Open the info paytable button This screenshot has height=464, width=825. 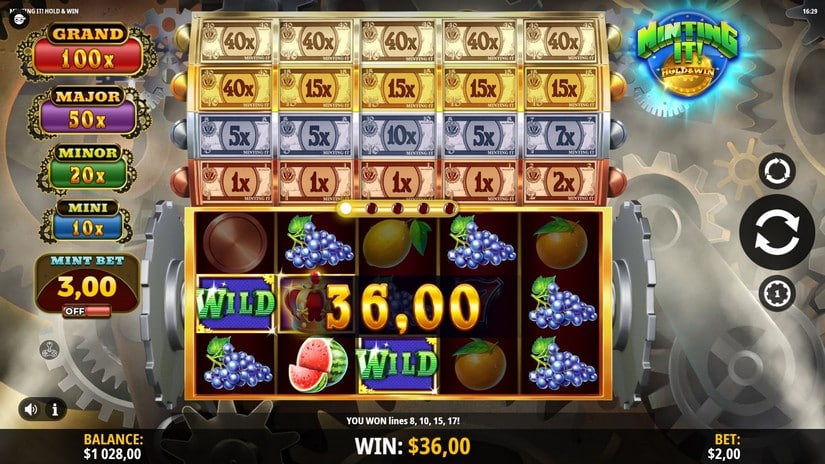(54, 408)
